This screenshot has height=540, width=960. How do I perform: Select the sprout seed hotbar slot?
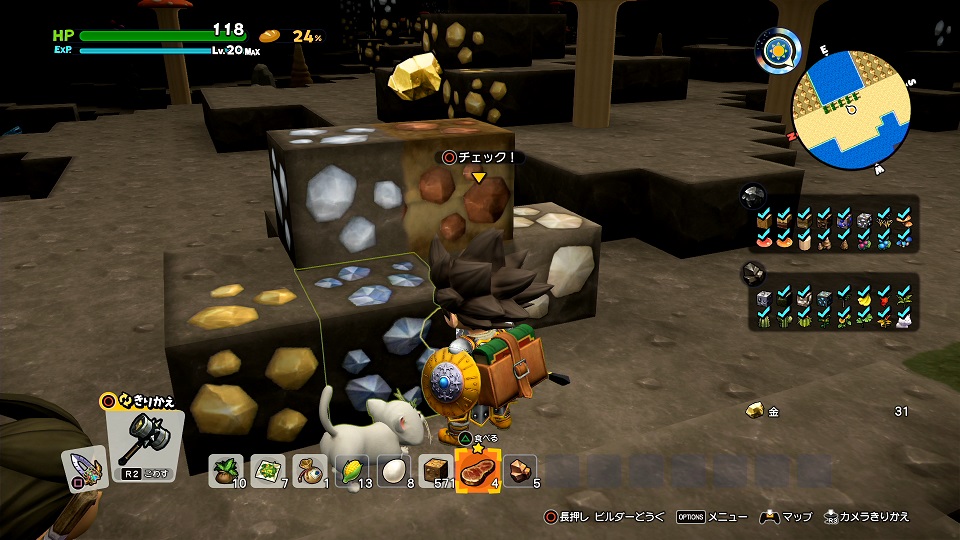226,470
